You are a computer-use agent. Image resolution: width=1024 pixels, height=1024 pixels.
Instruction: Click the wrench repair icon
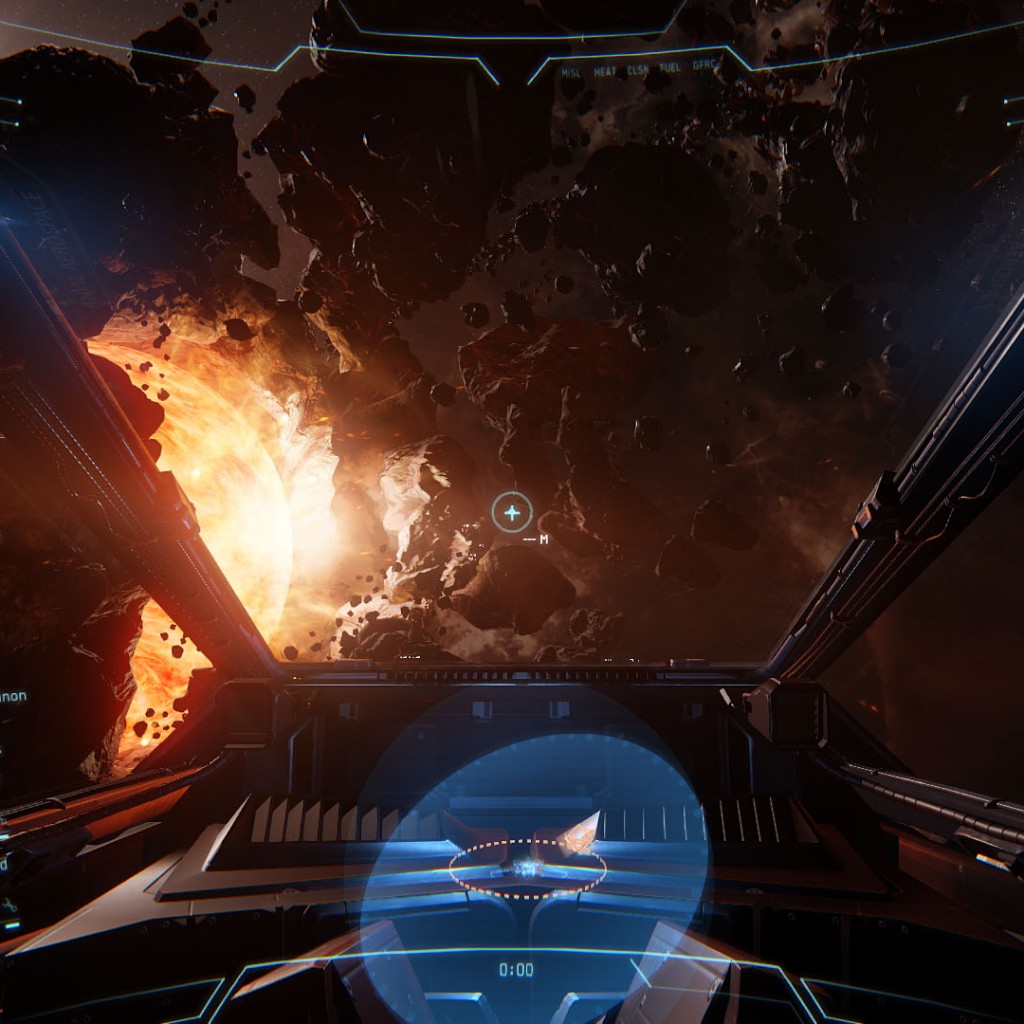(9, 906)
